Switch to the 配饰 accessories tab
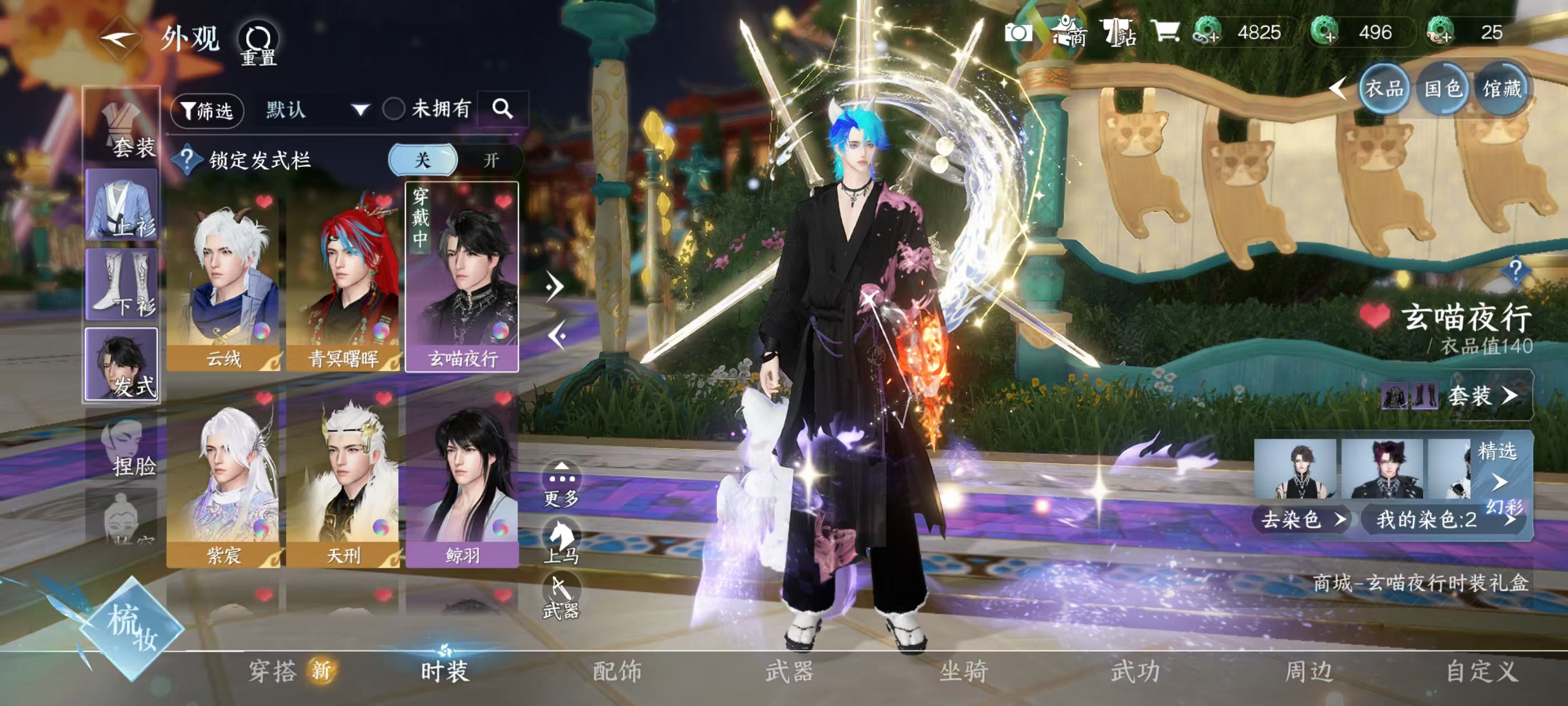The image size is (1568, 706). coord(617,671)
